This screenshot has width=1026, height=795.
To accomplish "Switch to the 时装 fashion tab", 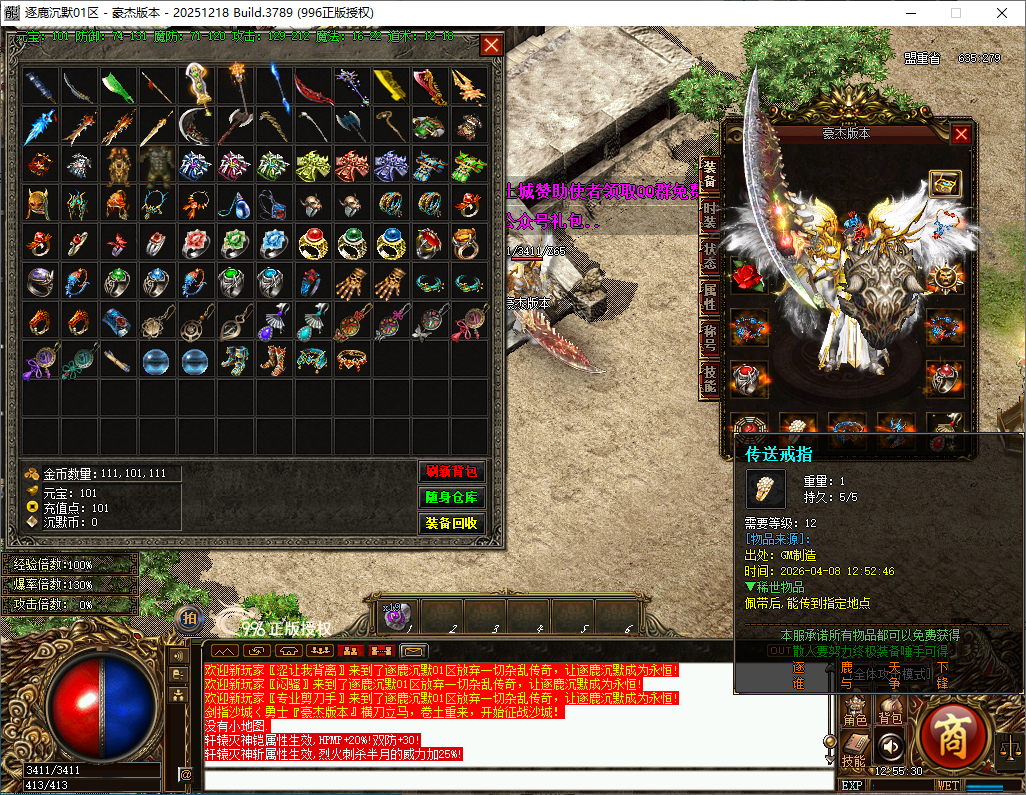I will point(710,214).
